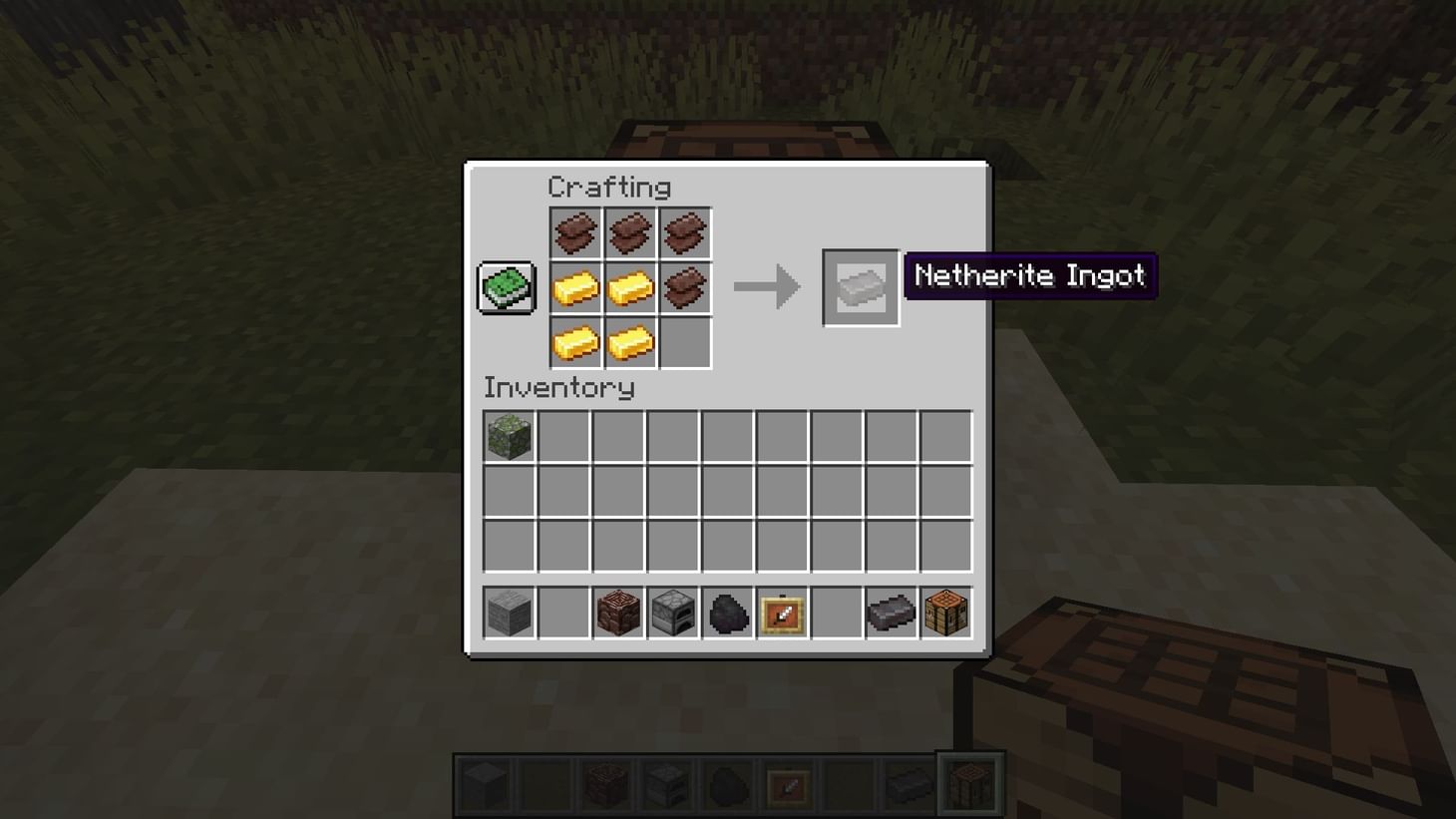This screenshot has height=819, width=1456.
Task: Click the Netherite Ingot tooltip label
Action: (1029, 276)
